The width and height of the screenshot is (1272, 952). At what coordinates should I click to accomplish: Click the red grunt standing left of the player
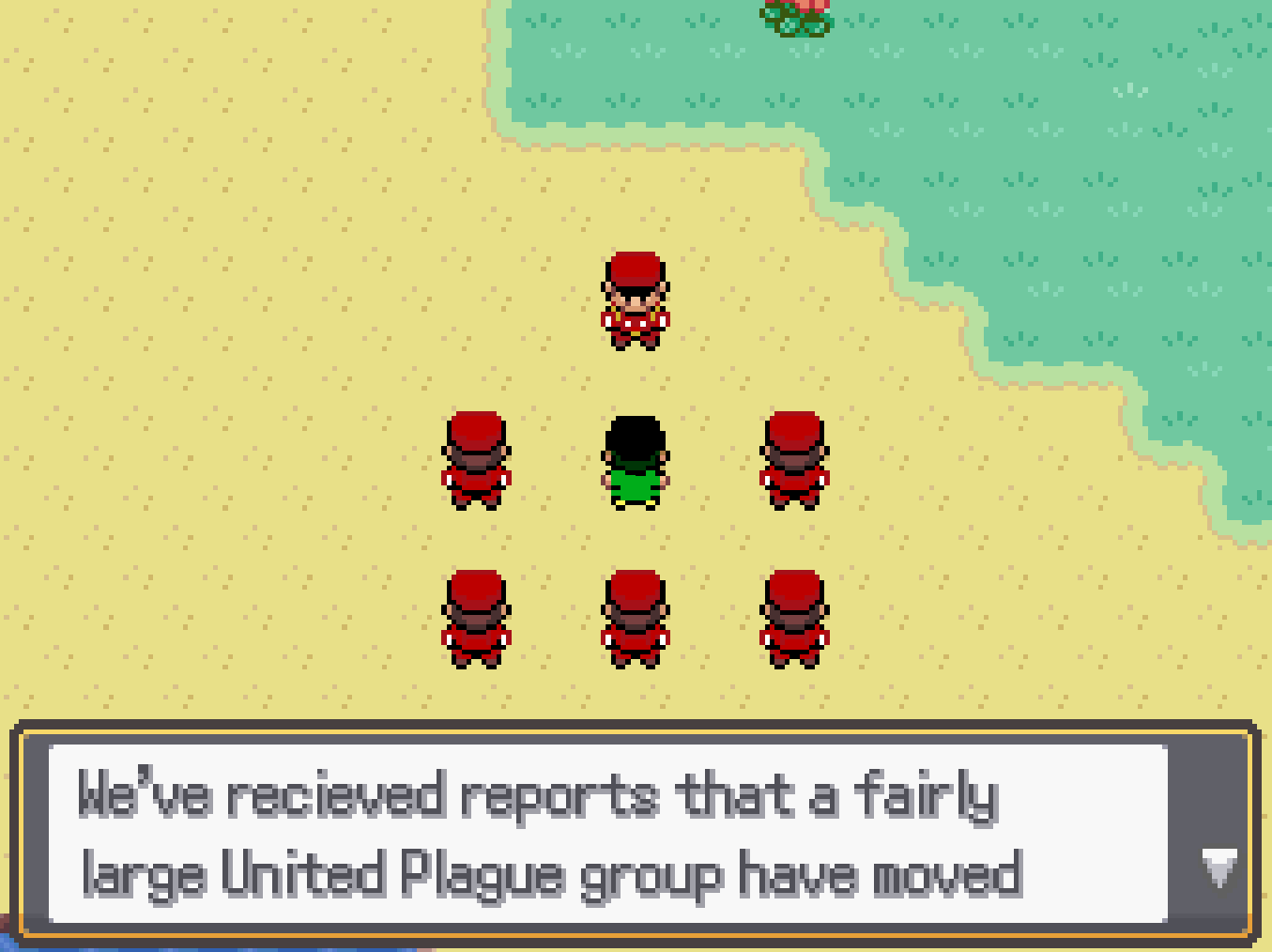(x=477, y=460)
